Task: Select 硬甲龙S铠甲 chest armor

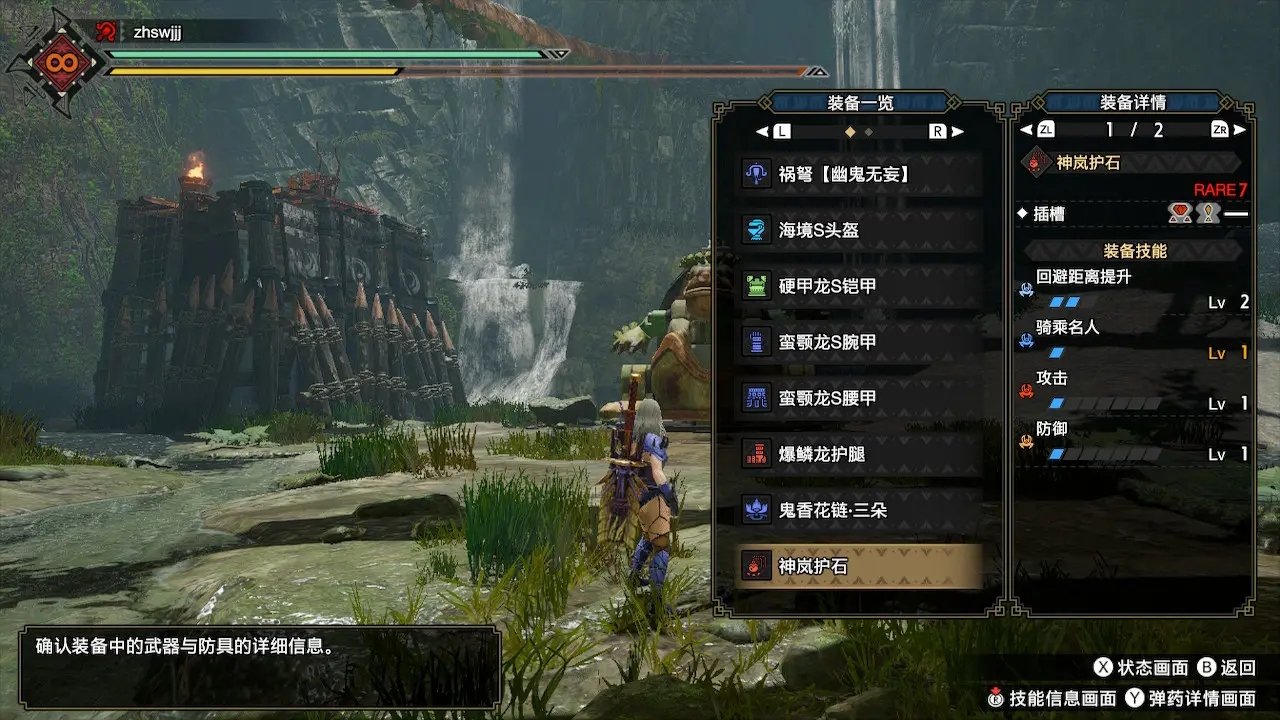Action: click(x=860, y=286)
